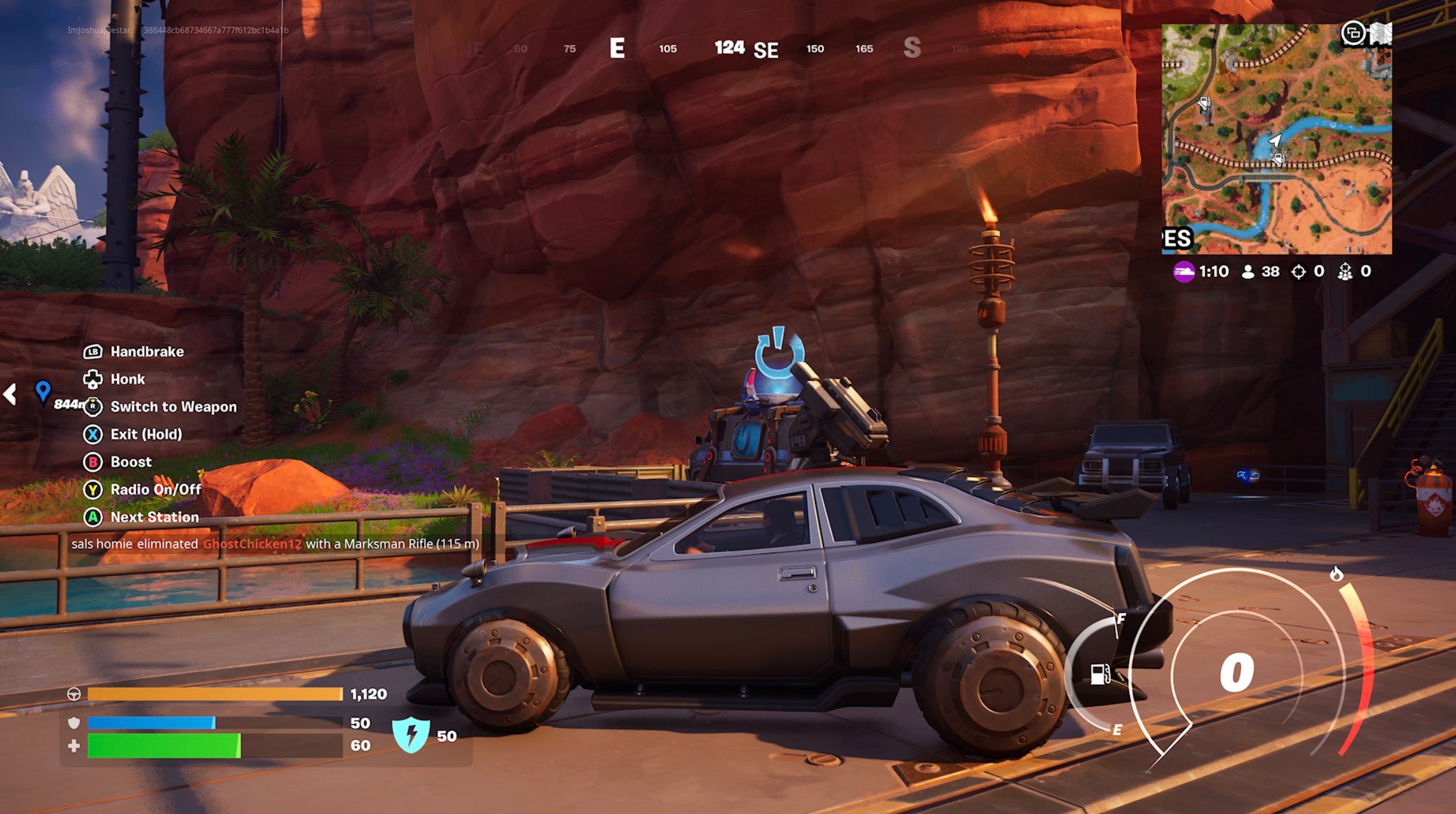Toggle Switch to Weapon with the R prompt
The height and width of the screenshot is (814, 1456).
pos(94,406)
